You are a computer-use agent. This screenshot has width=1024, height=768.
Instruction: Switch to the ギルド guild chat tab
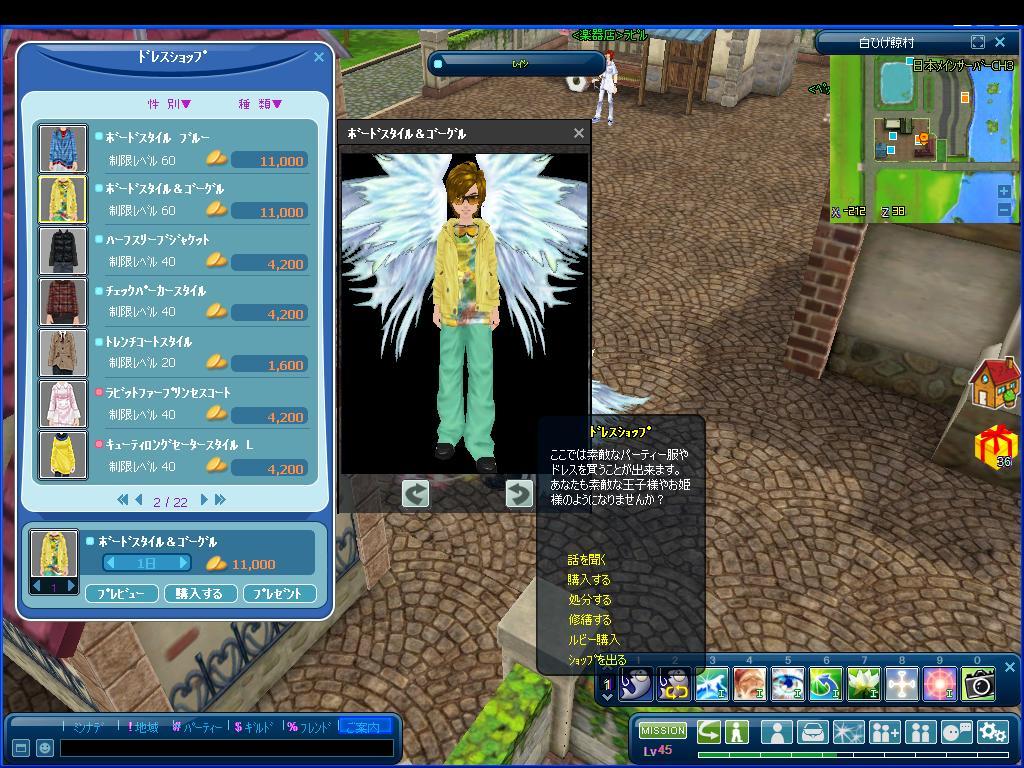[x=253, y=727]
